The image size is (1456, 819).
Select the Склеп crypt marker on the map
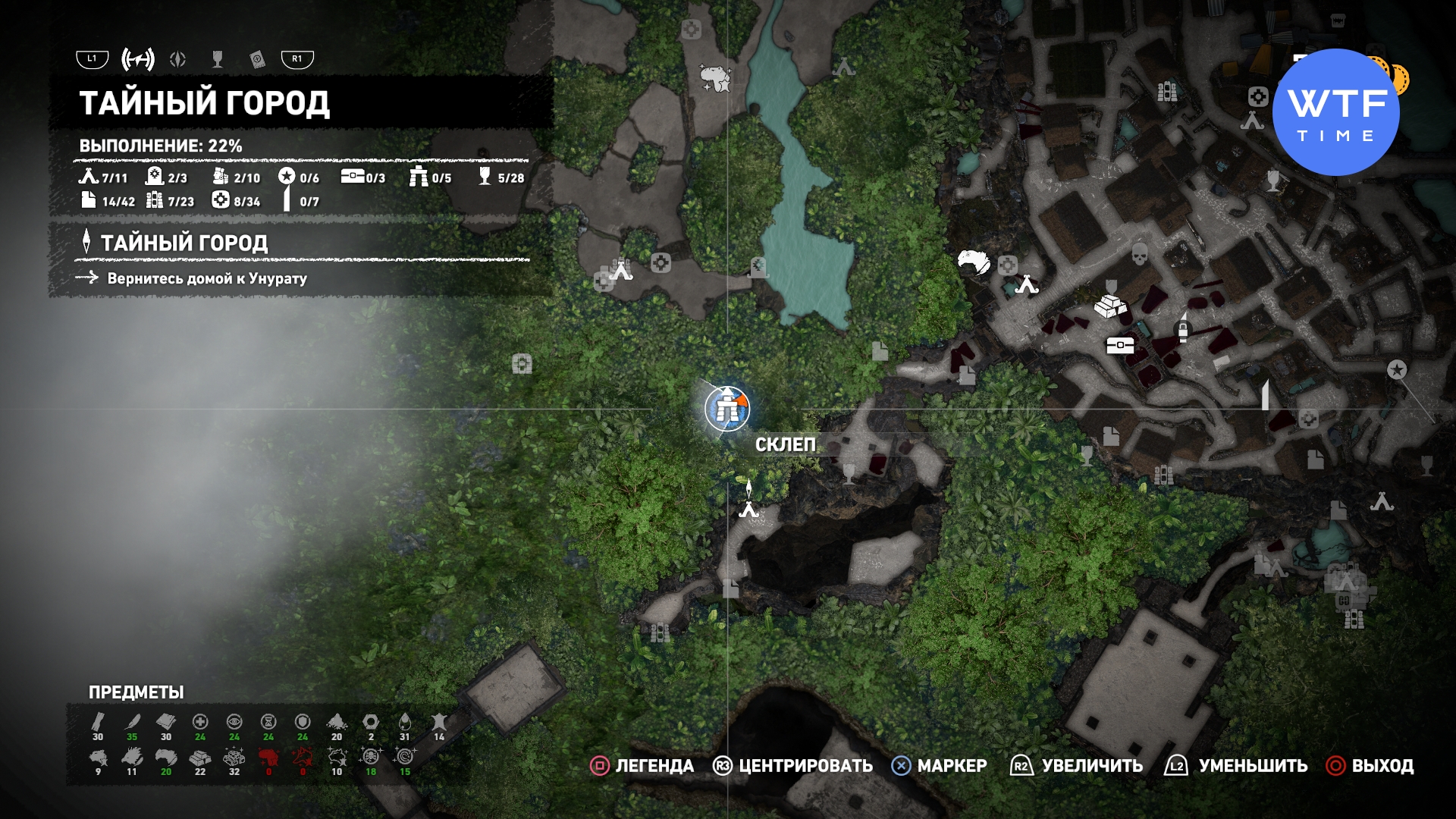[727, 408]
